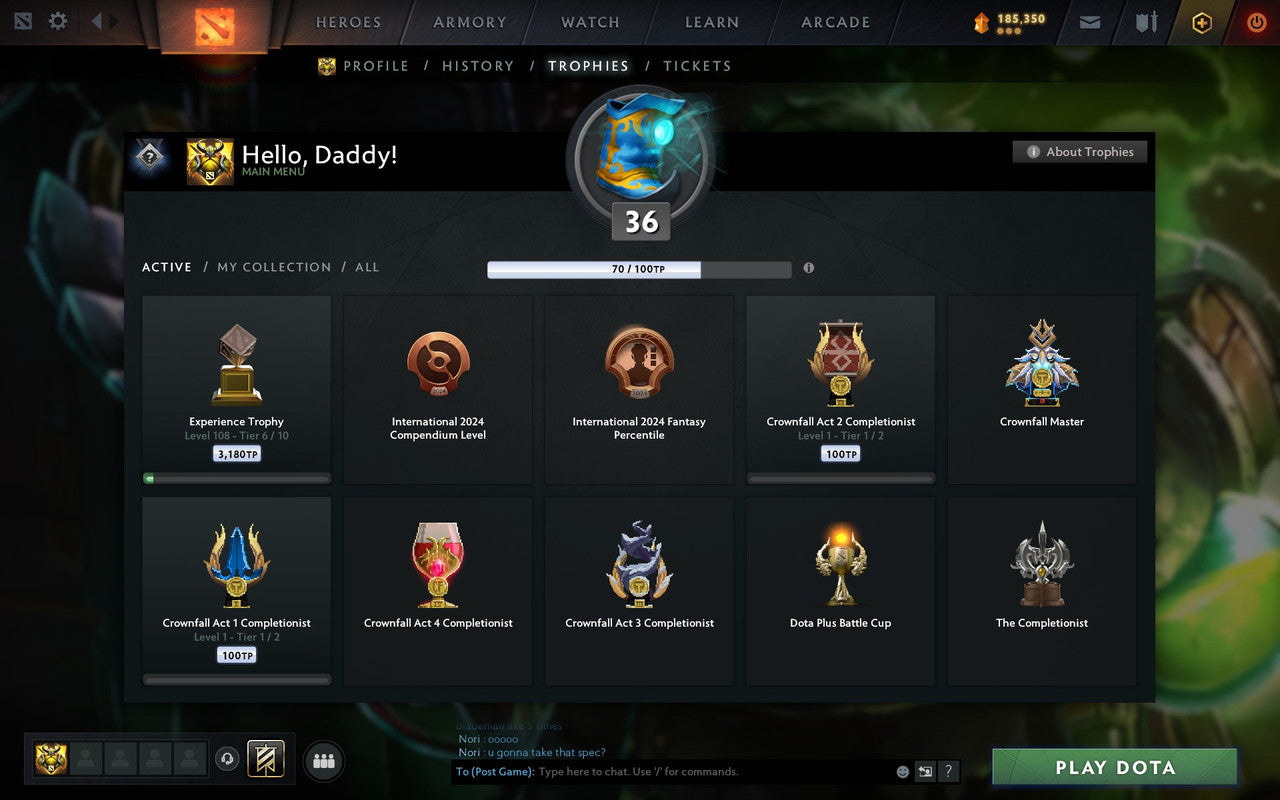Screen dimensions: 1280x800
Task: Open notifications via the mail envelope icon
Action: click(1089, 22)
